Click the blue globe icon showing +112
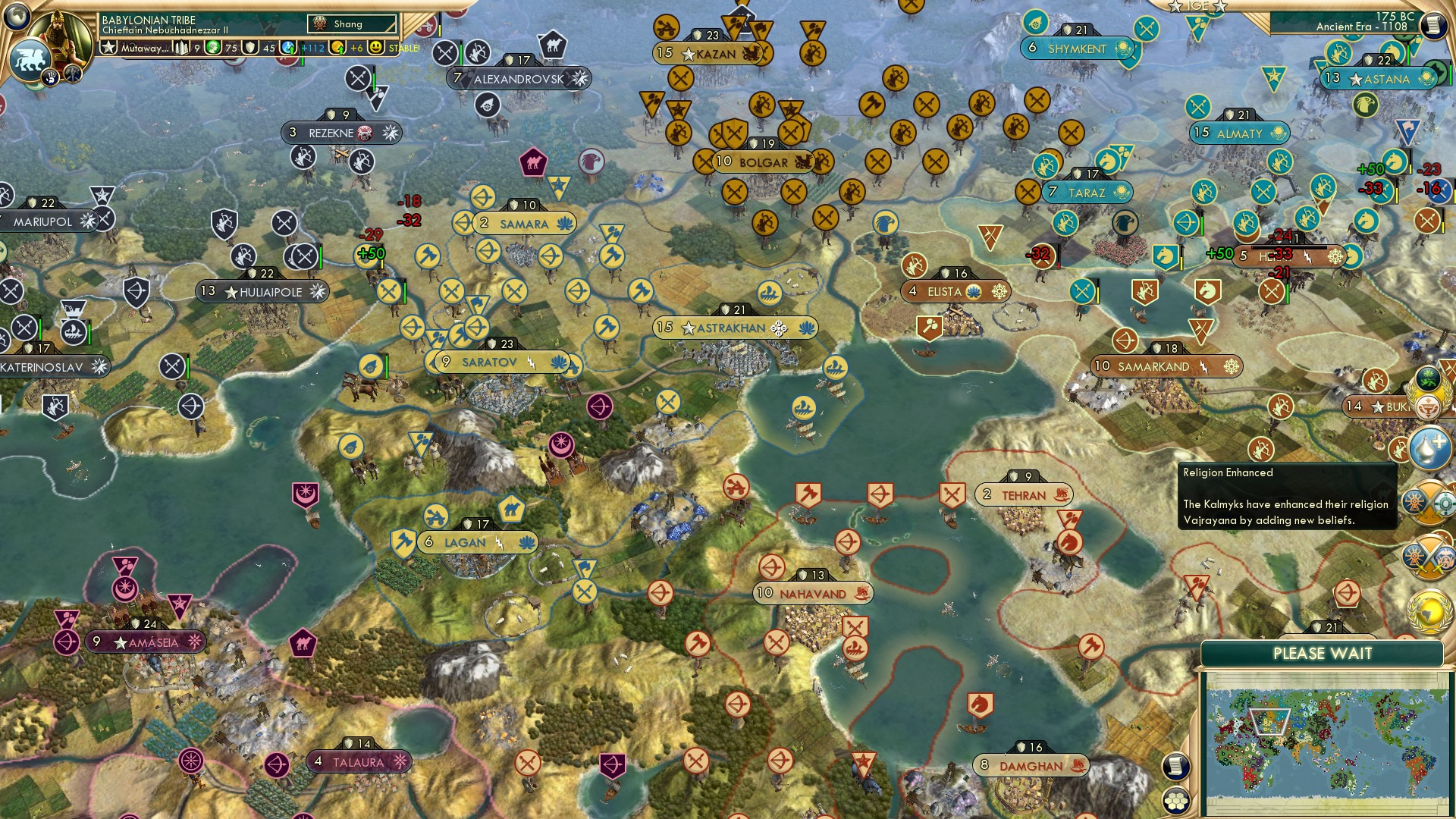The height and width of the screenshot is (819, 1456). (287, 47)
